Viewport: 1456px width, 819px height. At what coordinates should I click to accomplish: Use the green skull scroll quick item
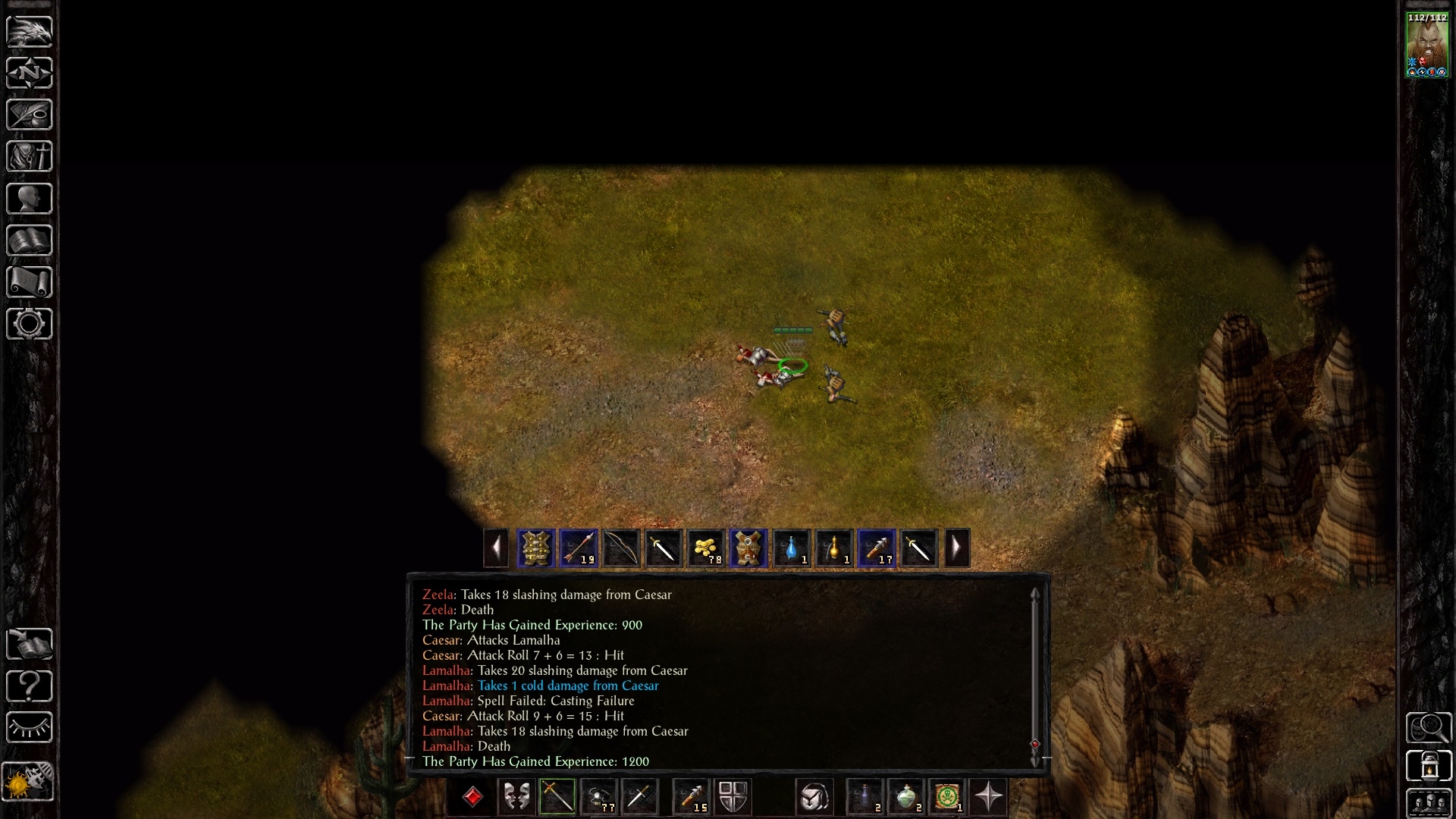pos(947,797)
